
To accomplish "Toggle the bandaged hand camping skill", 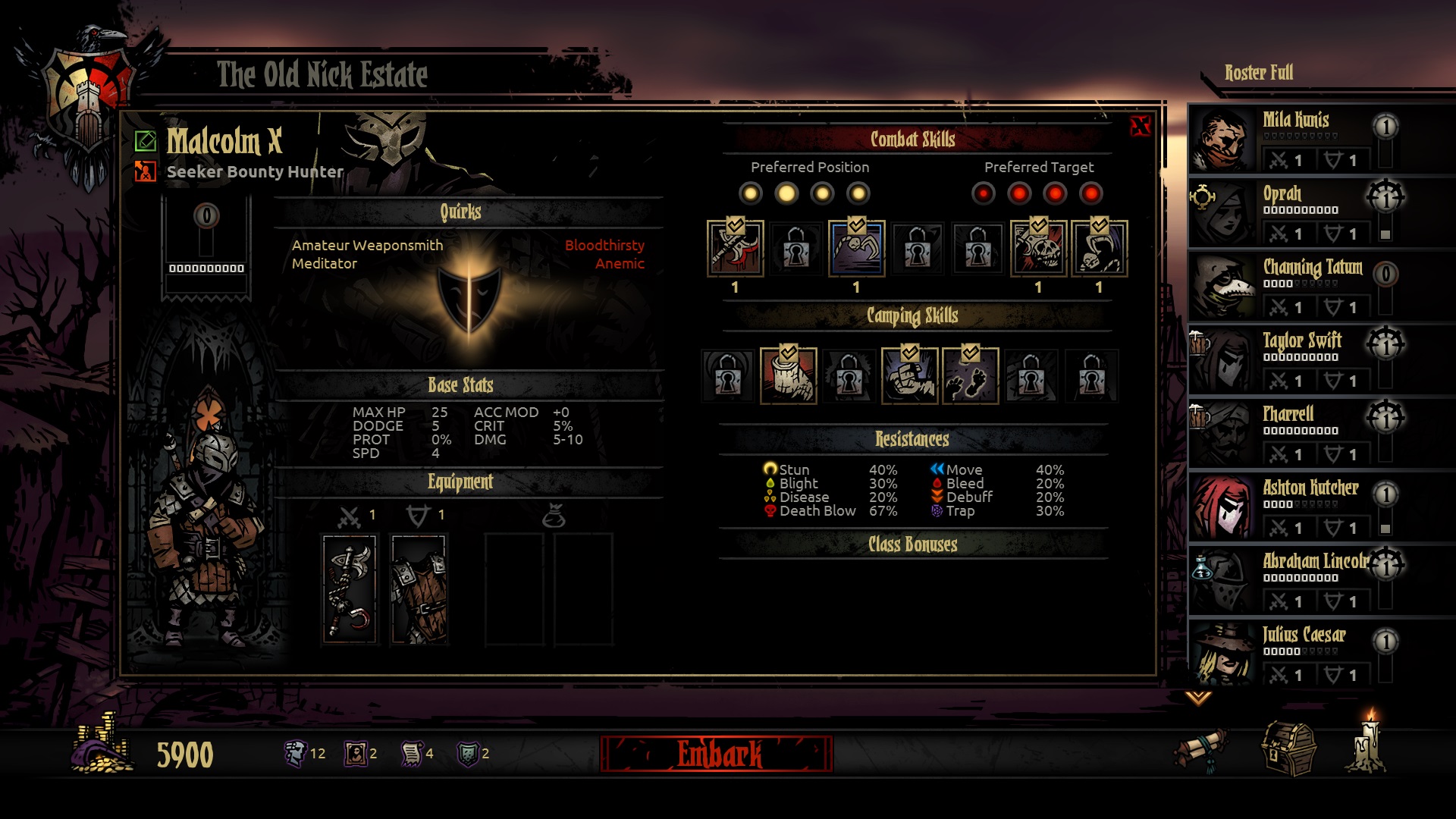I will click(x=788, y=375).
